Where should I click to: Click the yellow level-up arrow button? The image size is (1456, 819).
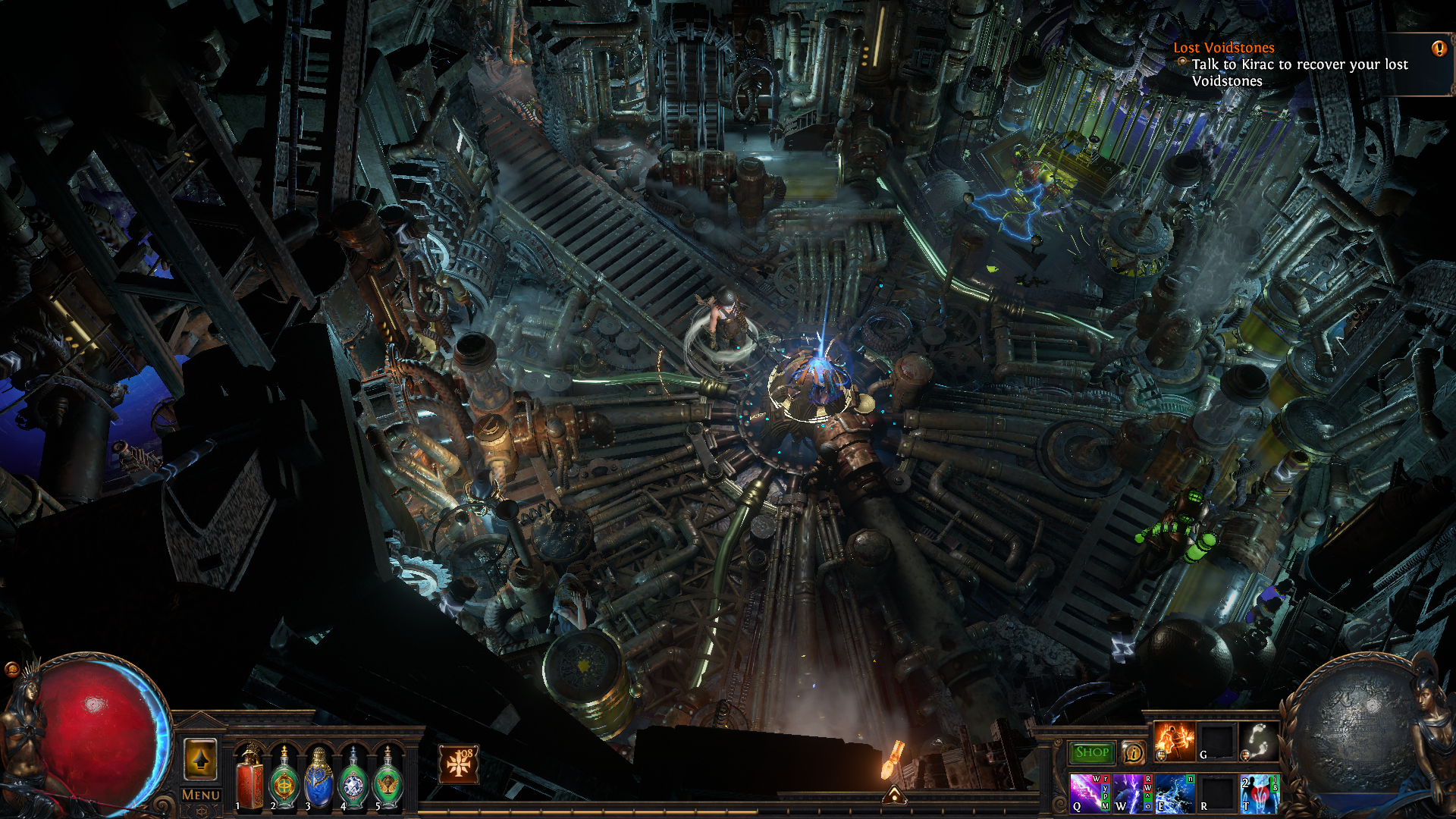200,759
